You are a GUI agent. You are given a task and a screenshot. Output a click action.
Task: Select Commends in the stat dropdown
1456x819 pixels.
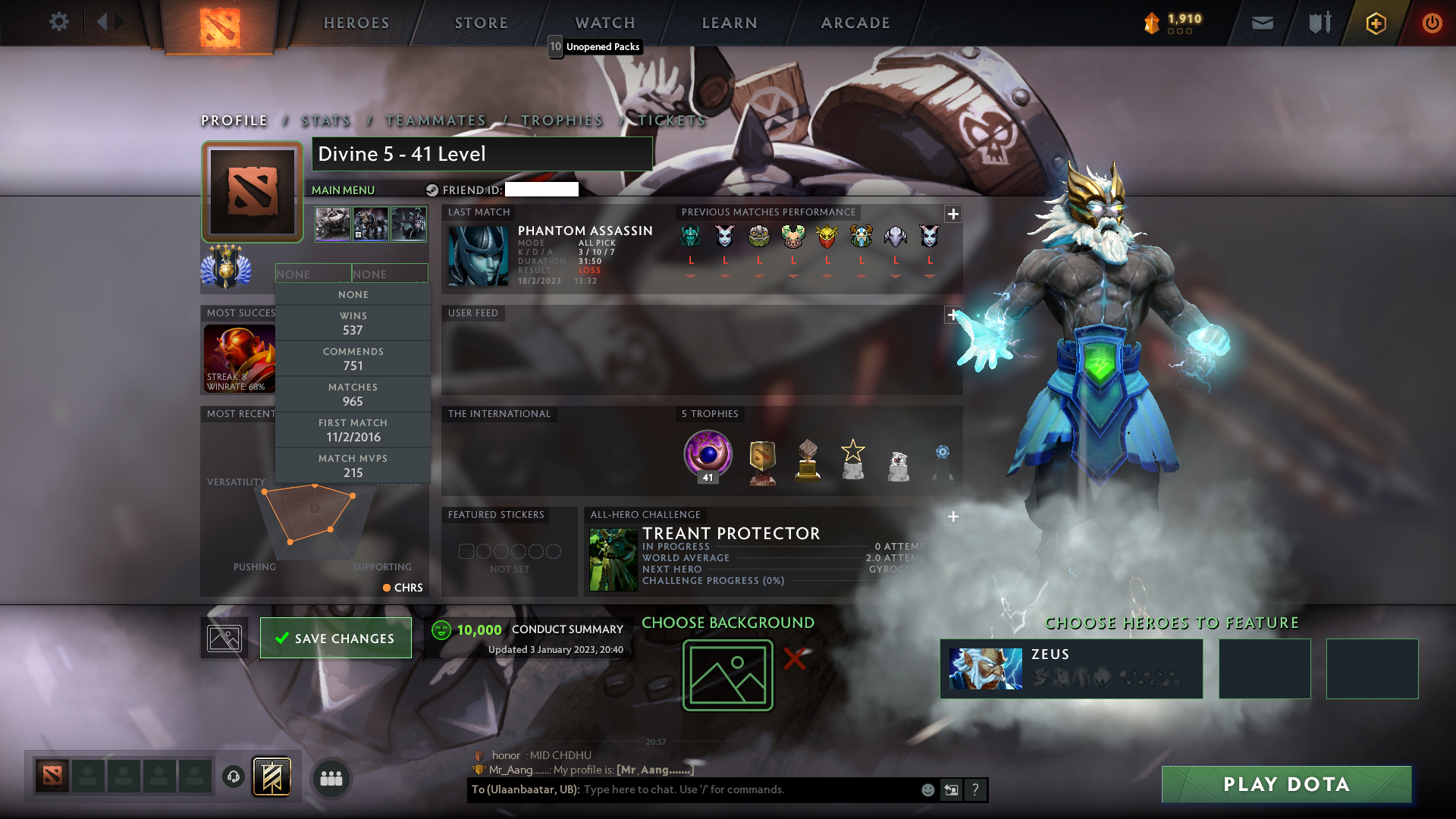click(x=353, y=359)
